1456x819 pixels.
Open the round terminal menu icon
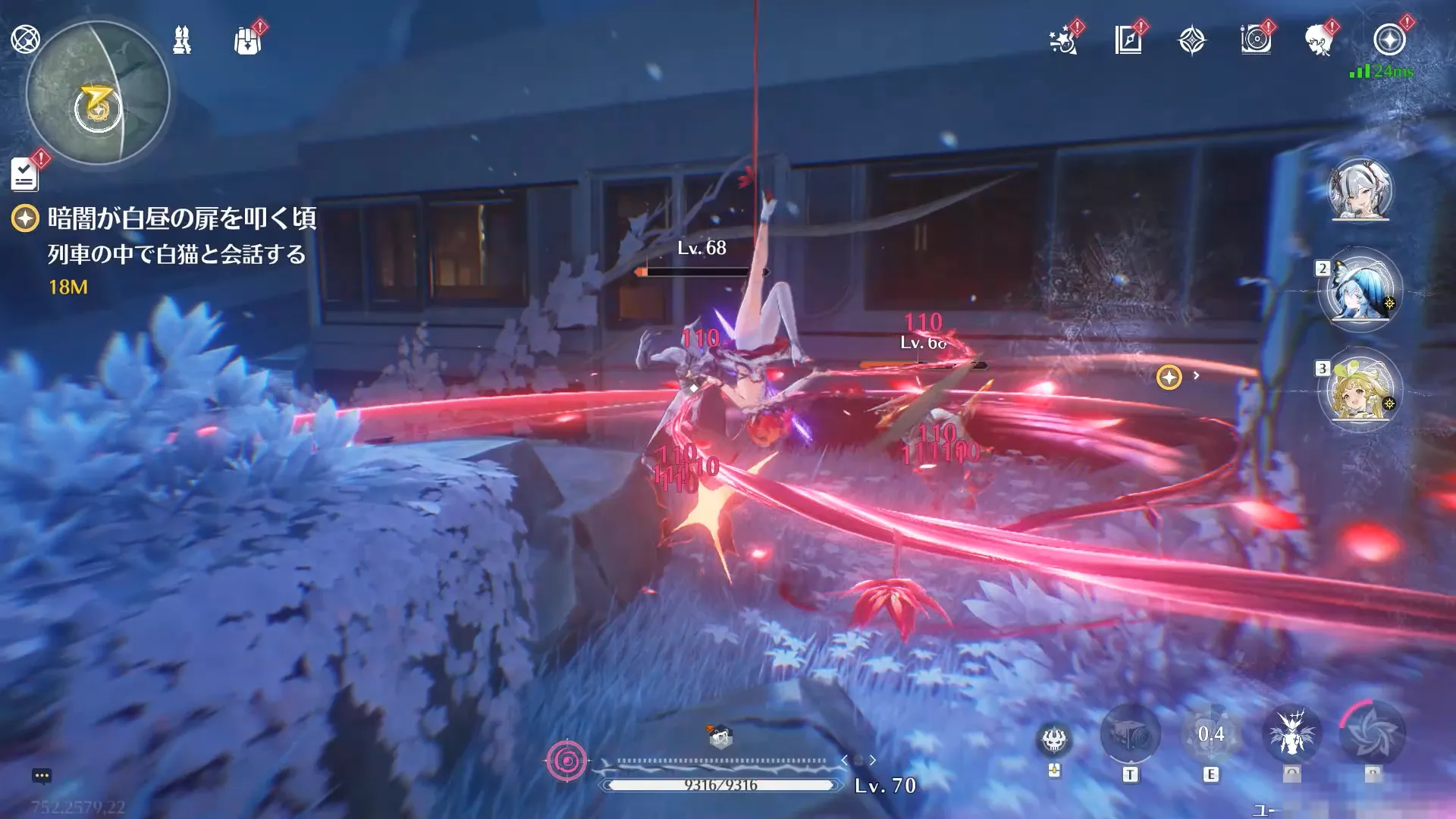pos(25,39)
